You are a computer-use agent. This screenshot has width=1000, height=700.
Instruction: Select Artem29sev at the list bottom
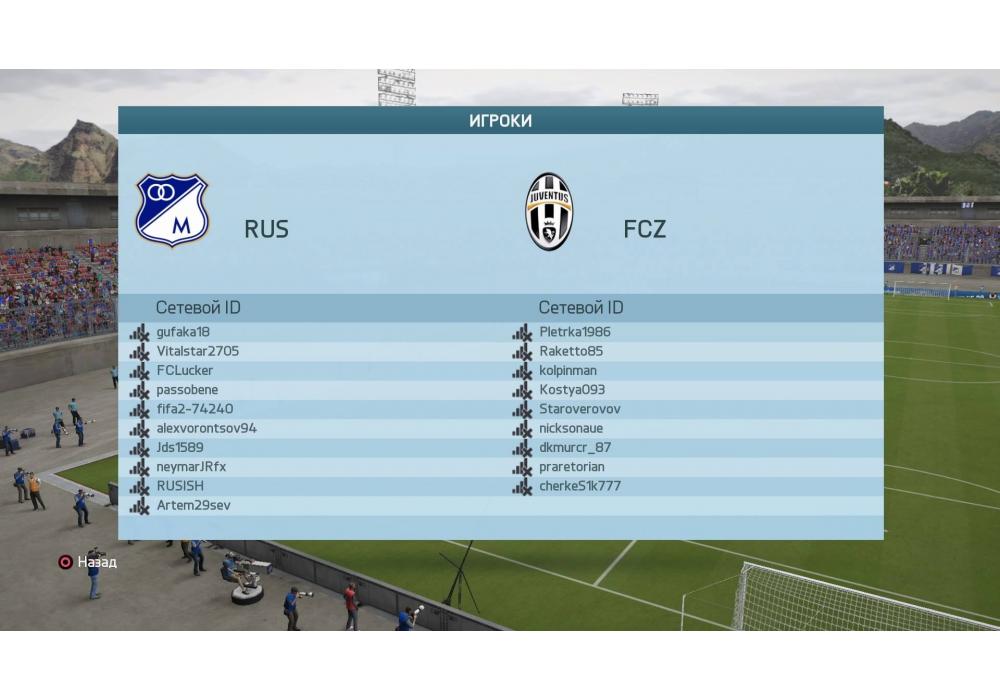pos(193,506)
